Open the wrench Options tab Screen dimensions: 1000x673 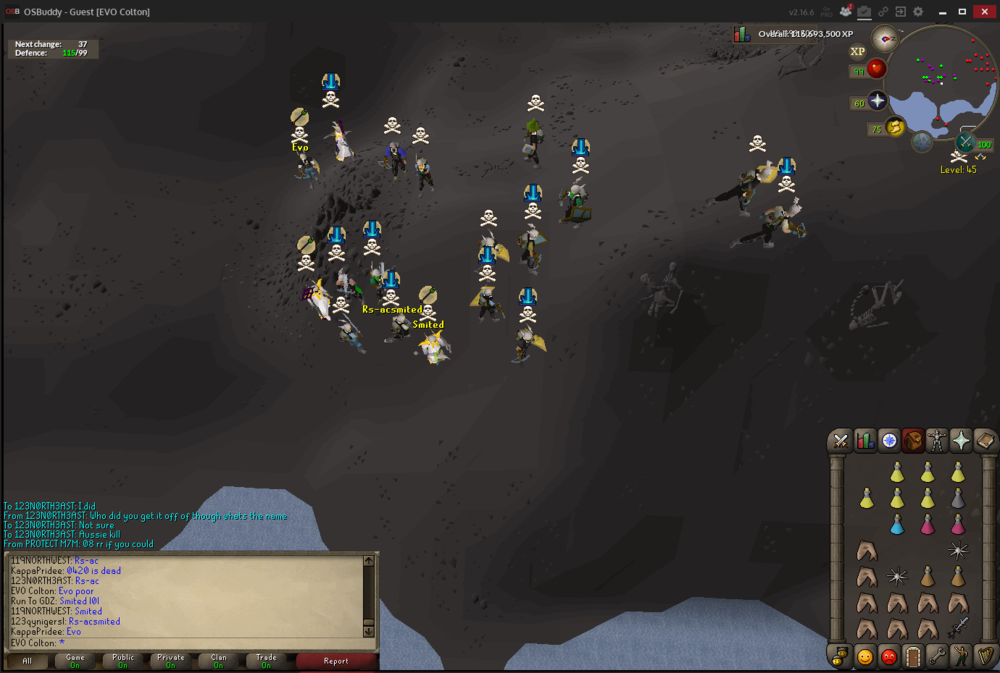pos(937,657)
